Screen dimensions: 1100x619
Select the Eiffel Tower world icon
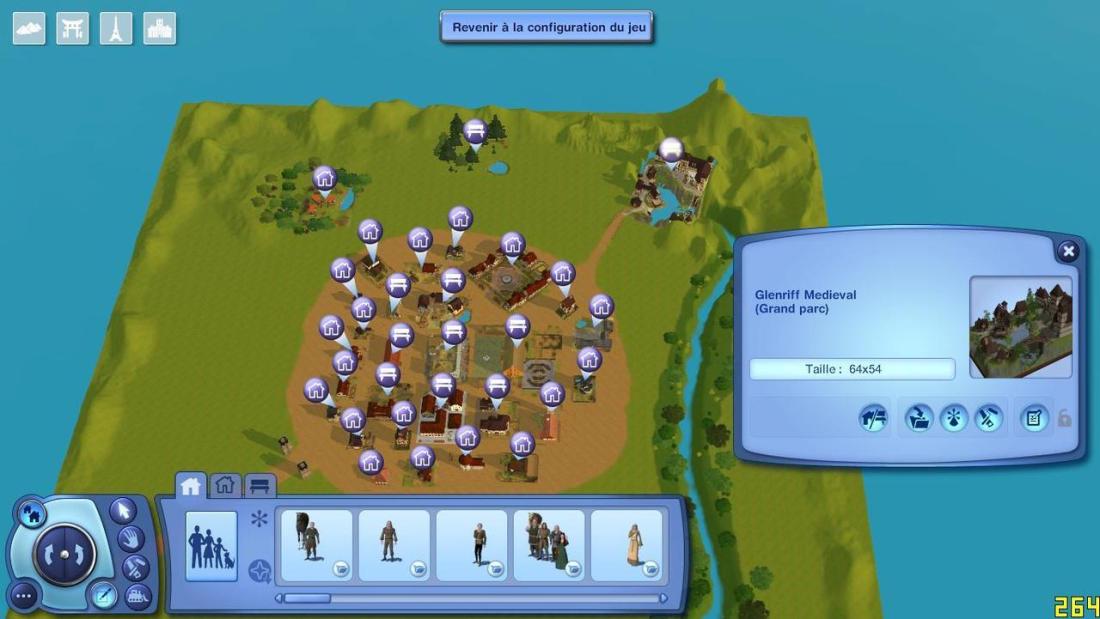(x=116, y=28)
